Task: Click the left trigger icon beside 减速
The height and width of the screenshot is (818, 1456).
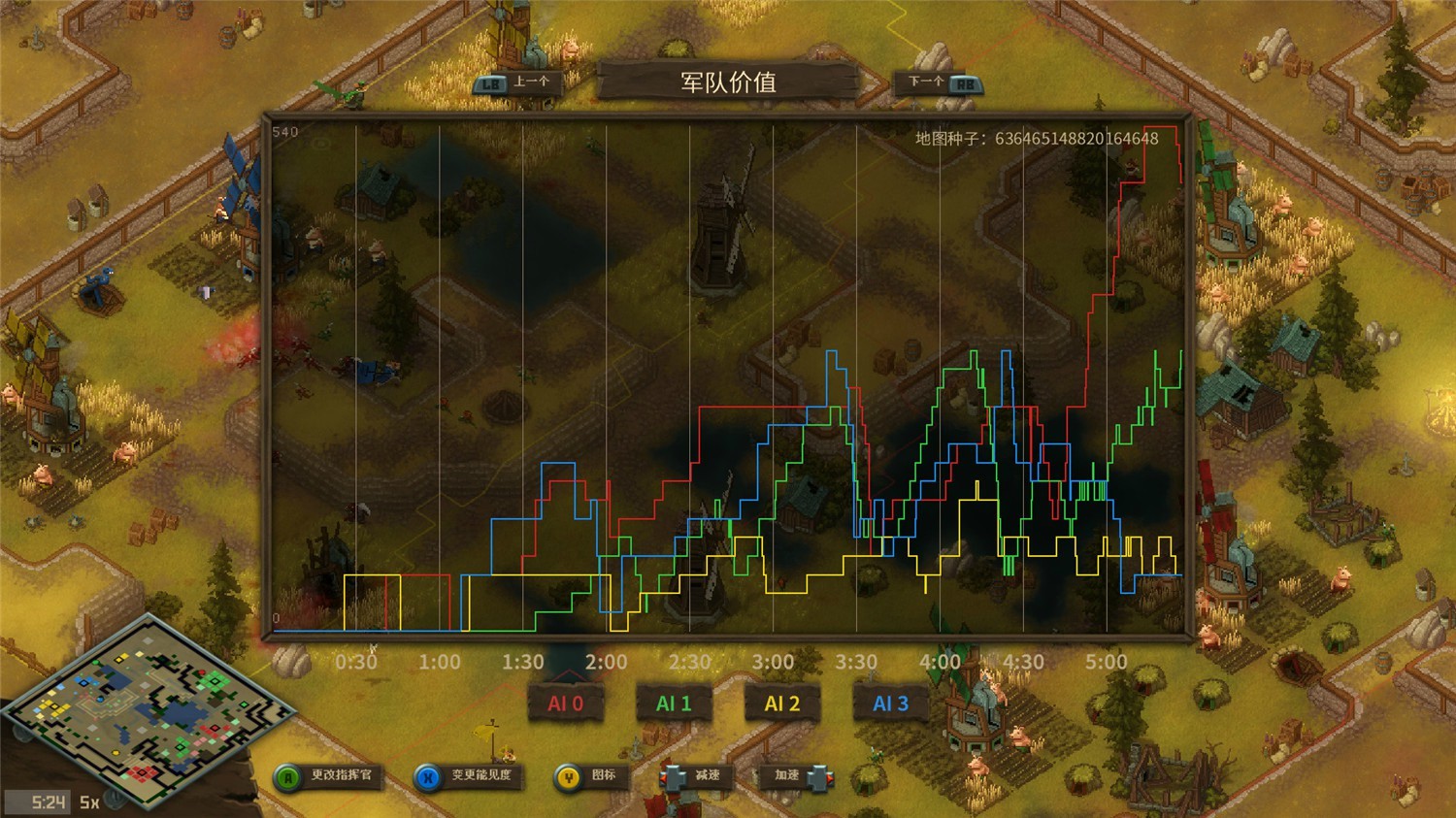Action: pyautogui.click(x=672, y=776)
